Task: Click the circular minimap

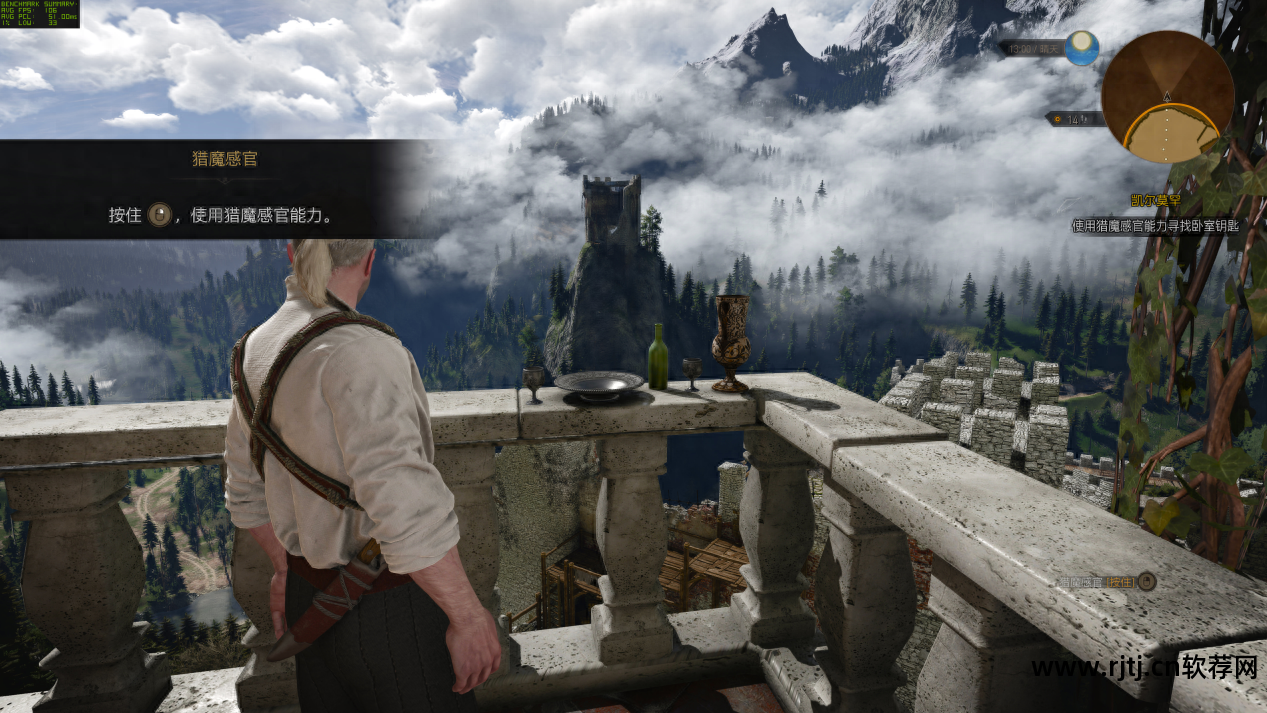Action: [1167, 97]
